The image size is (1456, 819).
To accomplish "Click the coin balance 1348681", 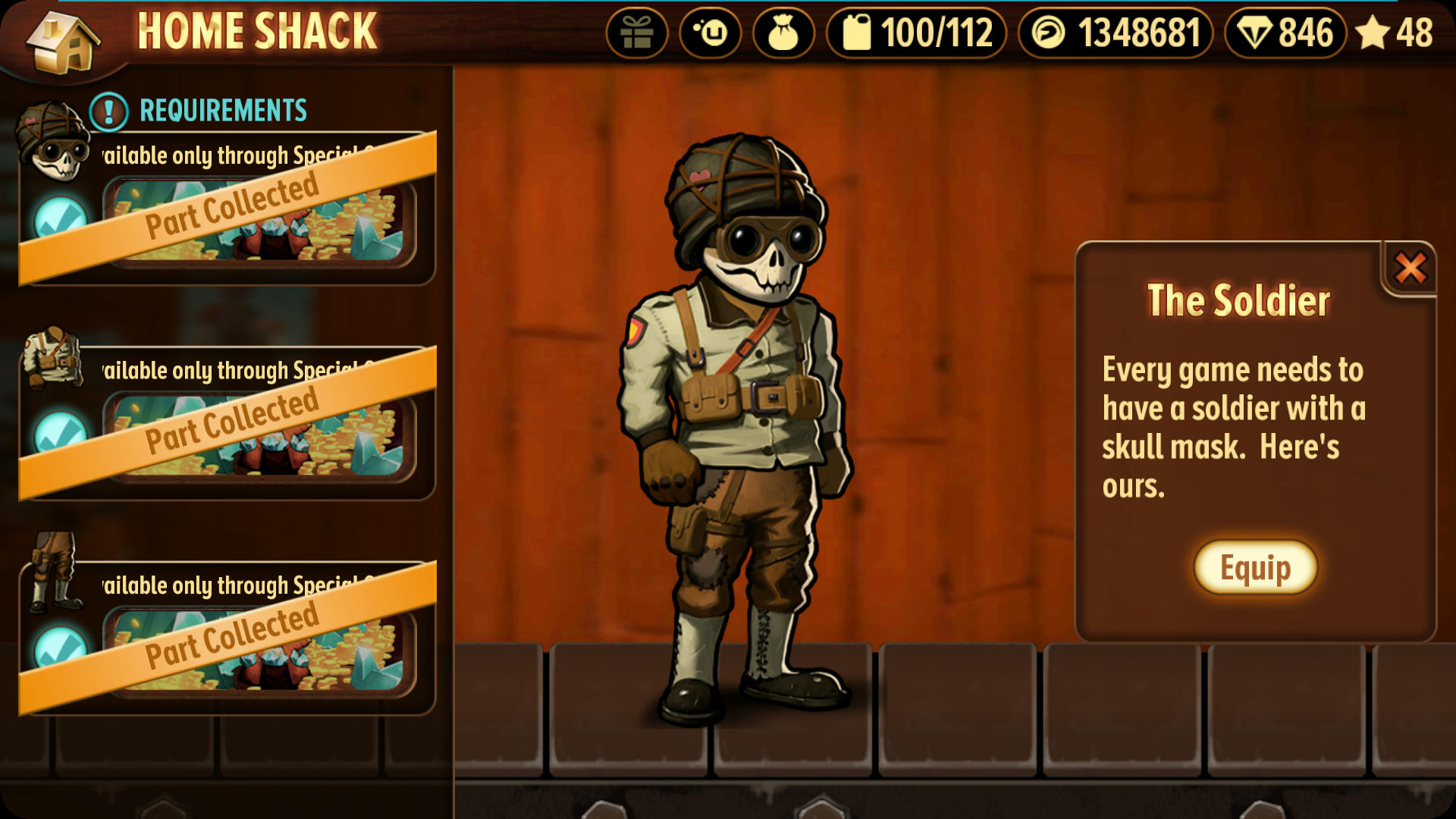I will [x=1116, y=33].
